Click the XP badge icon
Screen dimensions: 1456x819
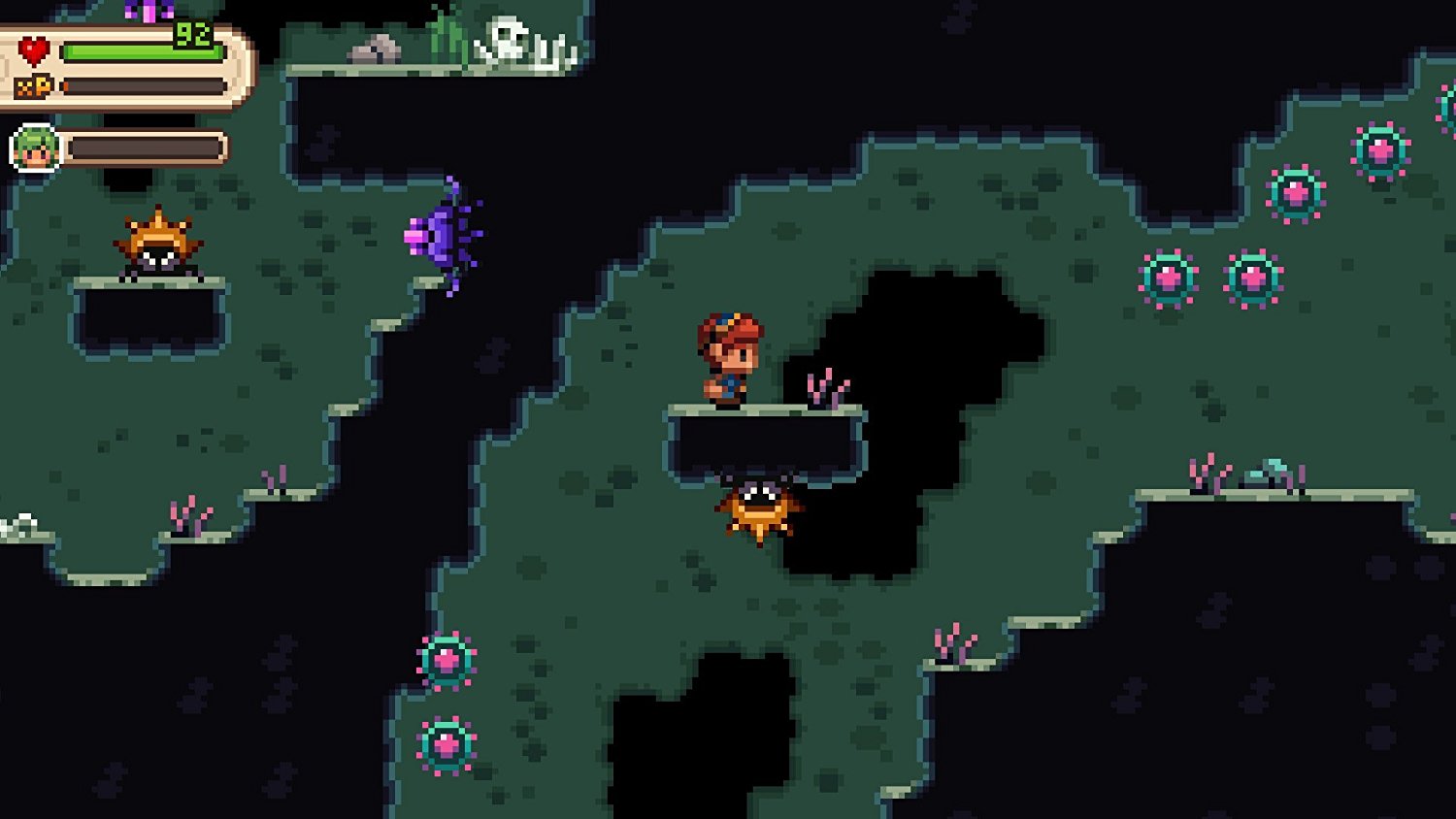pyautogui.click(x=32, y=85)
